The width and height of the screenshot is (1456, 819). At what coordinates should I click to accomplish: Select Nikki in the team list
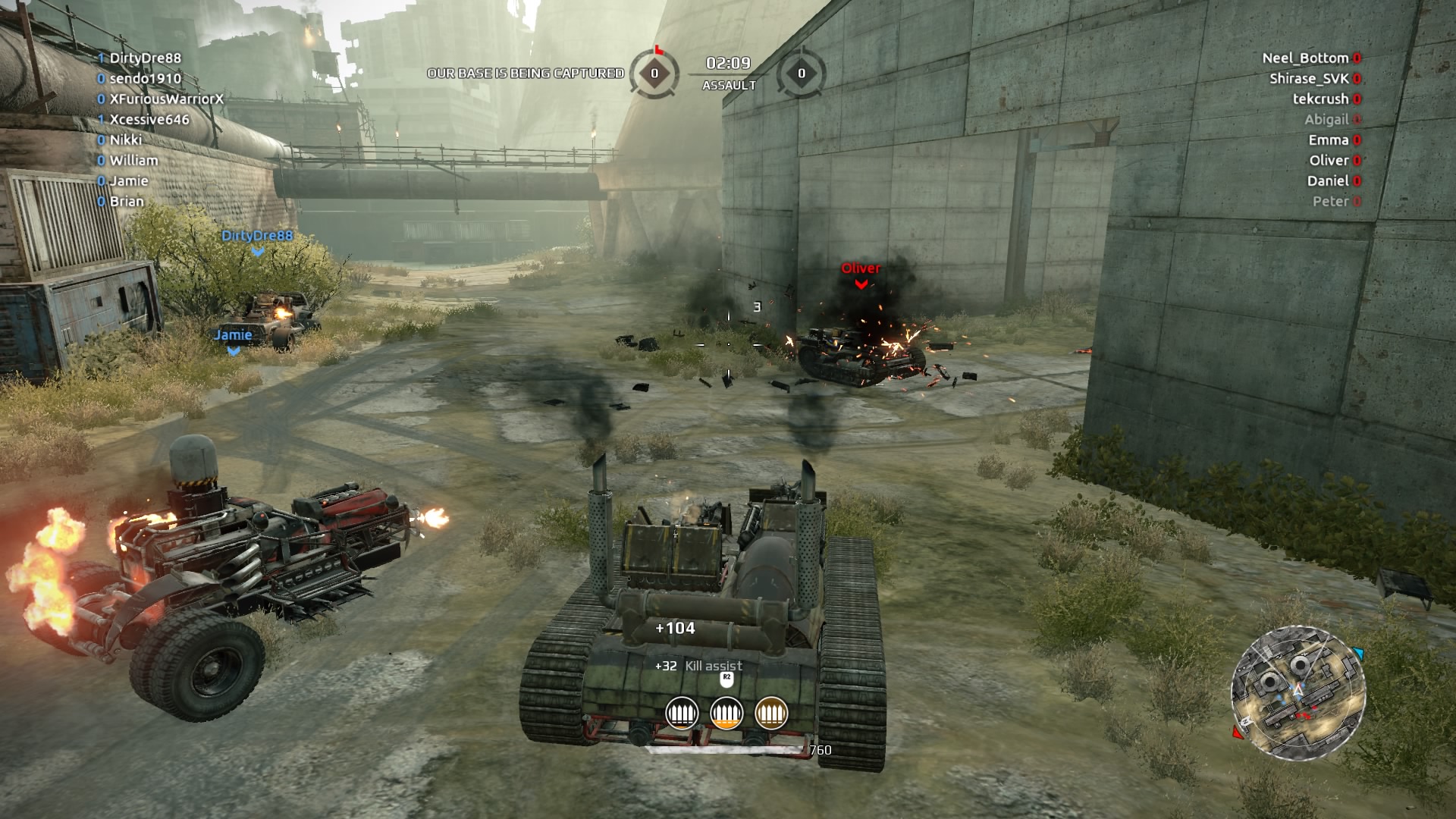125,140
